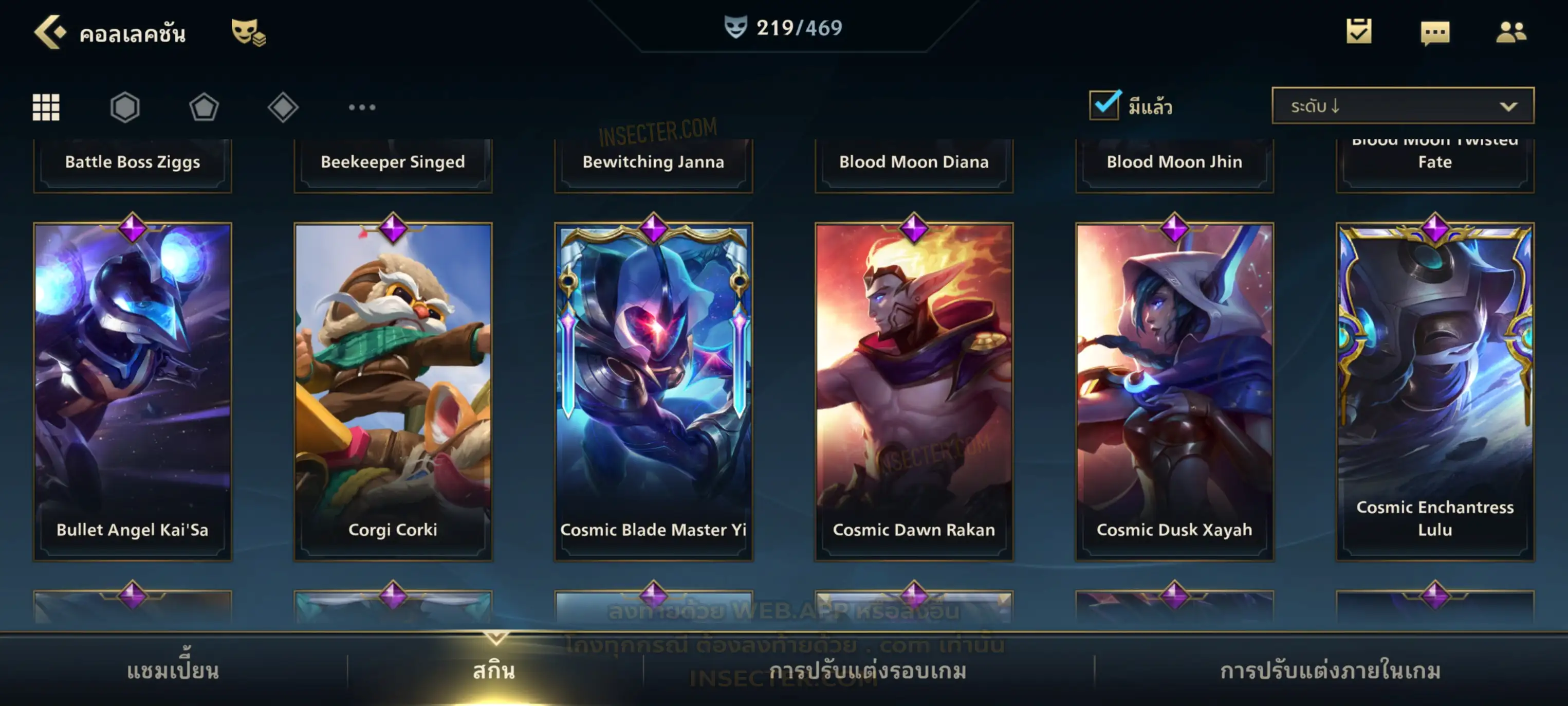Filter skins by pentagon rarity
The image size is (1568, 706).
(x=204, y=107)
